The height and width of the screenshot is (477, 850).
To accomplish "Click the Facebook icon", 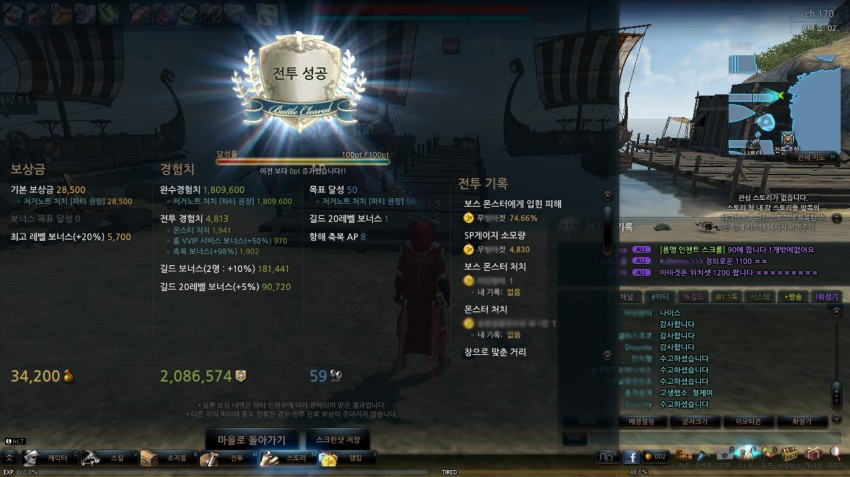I will (x=632, y=457).
